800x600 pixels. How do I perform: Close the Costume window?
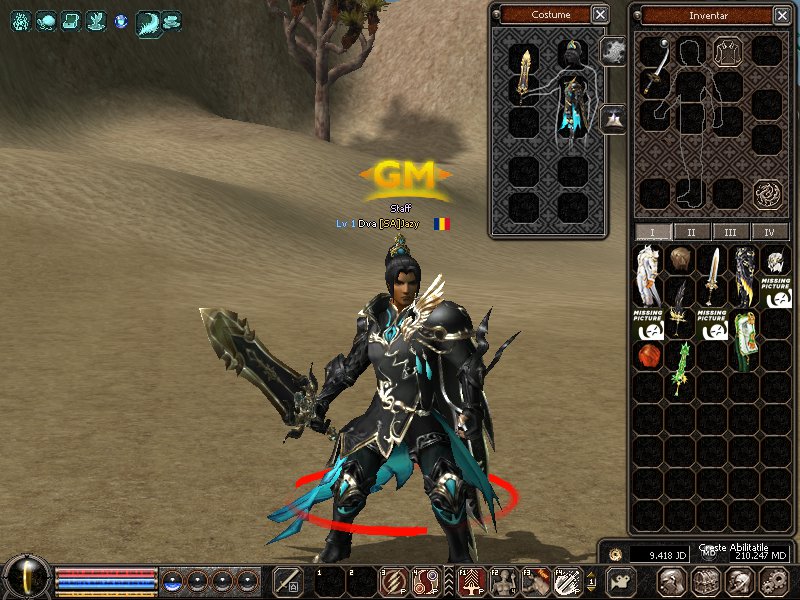coord(599,14)
